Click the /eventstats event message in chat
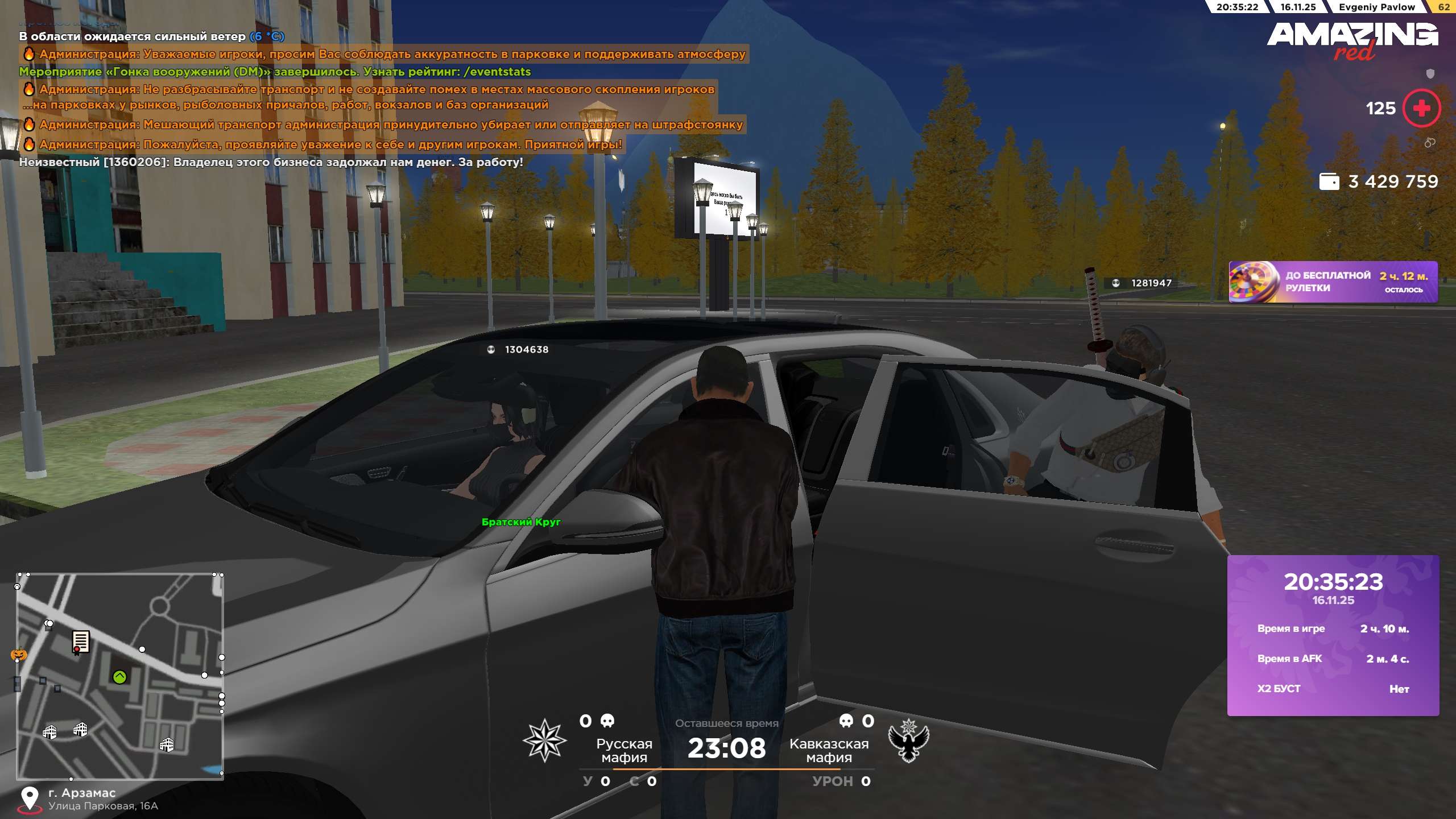The image size is (1456, 819). pyautogui.click(x=275, y=72)
